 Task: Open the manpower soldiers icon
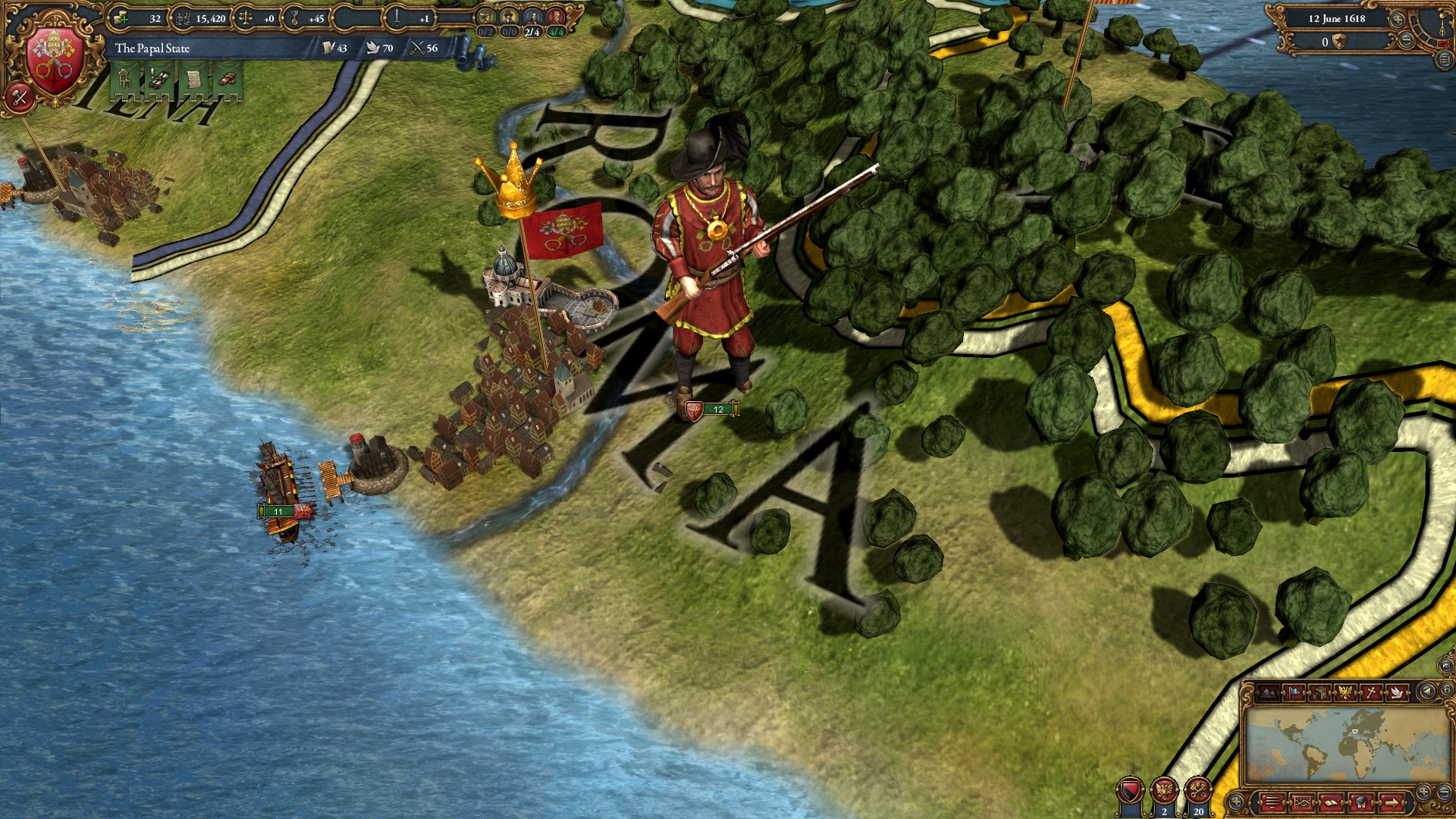tap(184, 18)
